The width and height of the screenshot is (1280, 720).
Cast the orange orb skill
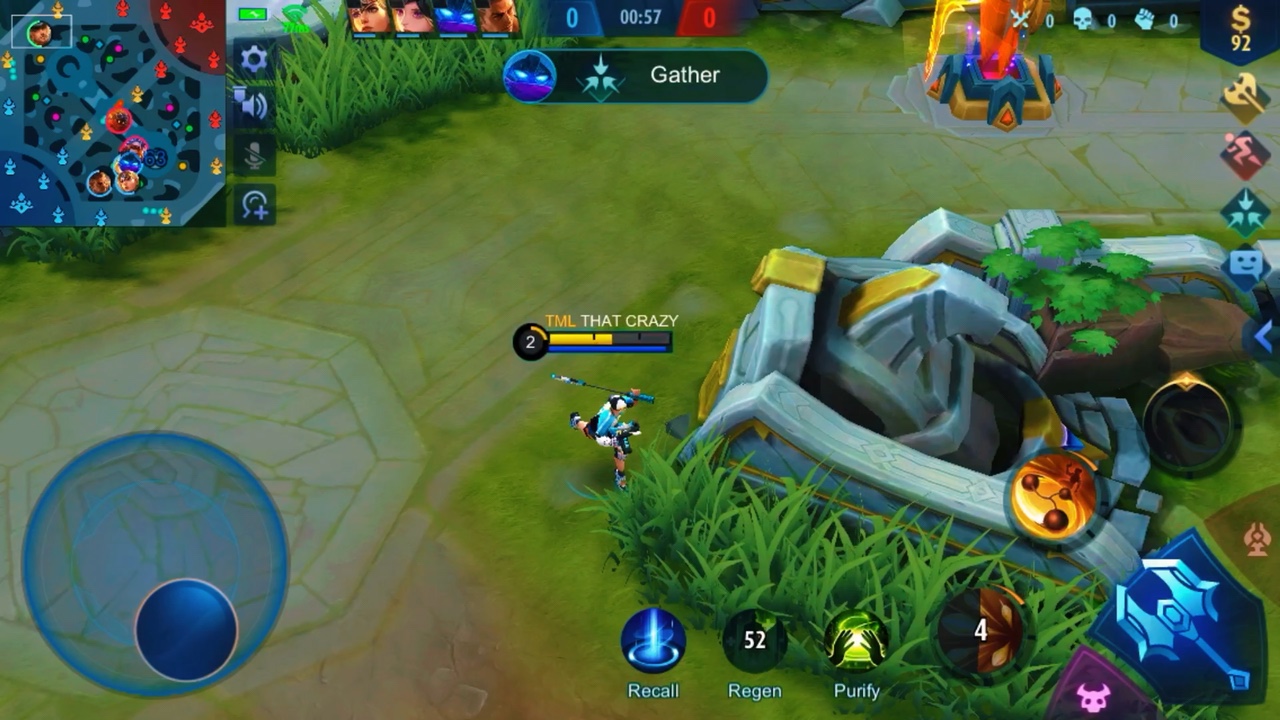pos(1053,495)
